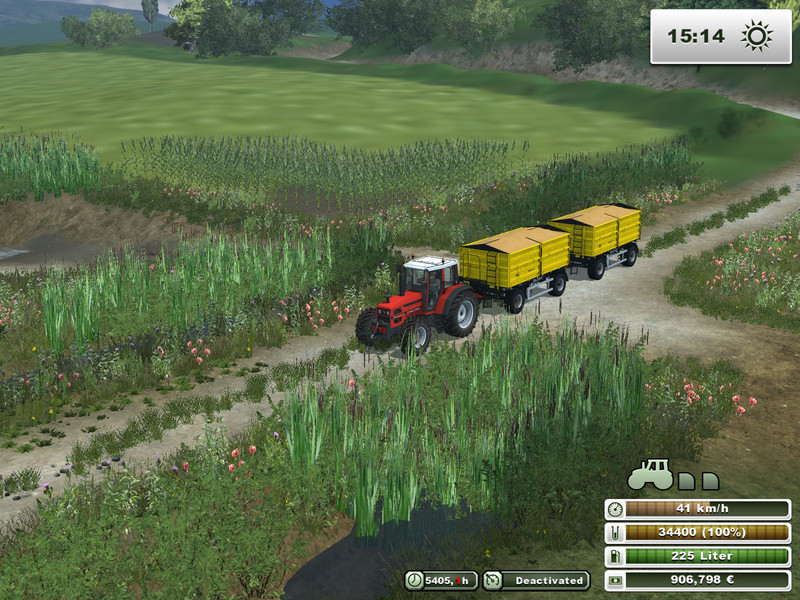Toggle the Deactivated cruise control indicator

tap(536, 580)
